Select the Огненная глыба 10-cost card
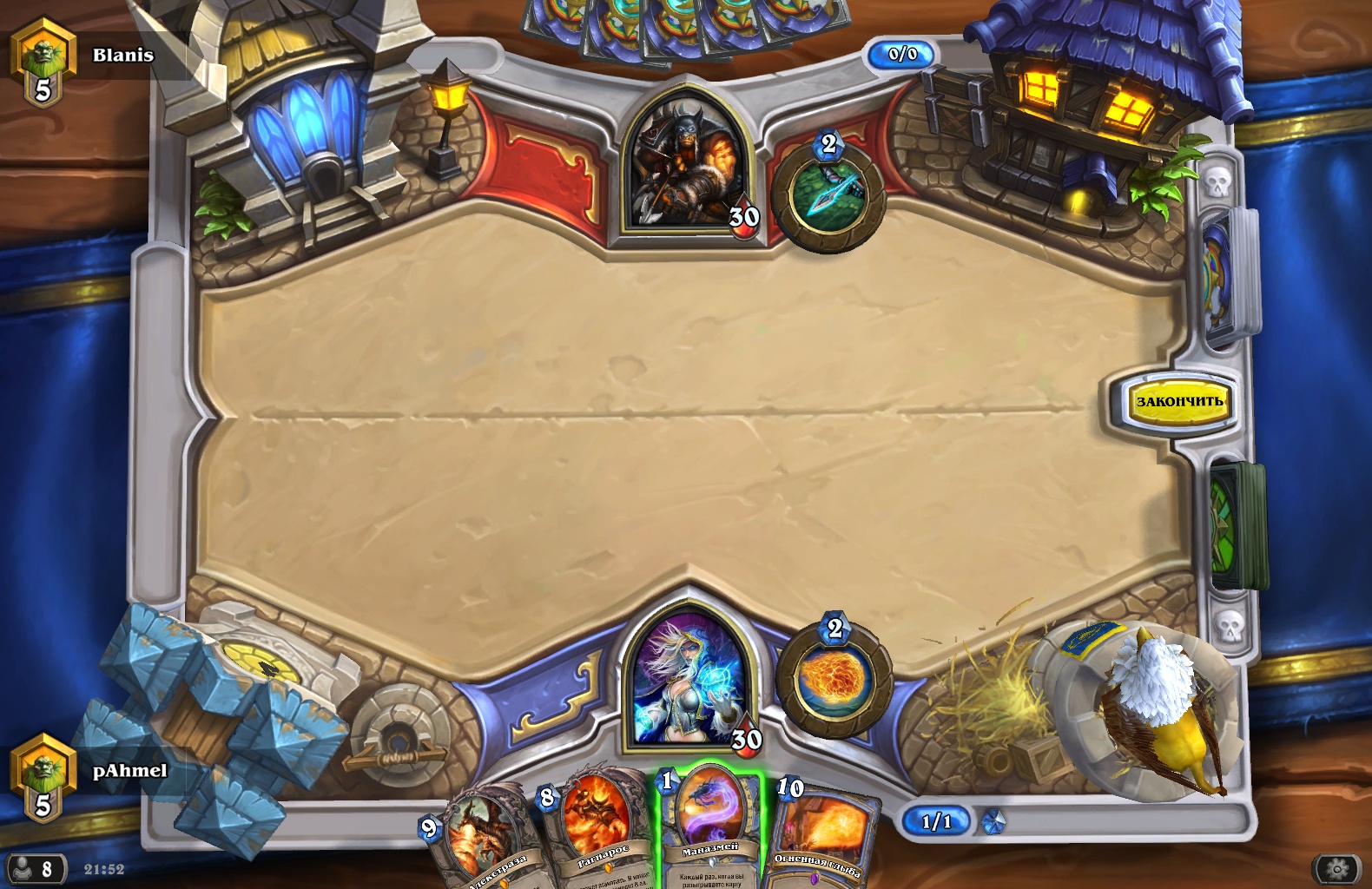This screenshot has height=889, width=1372. pyautogui.click(x=821, y=833)
